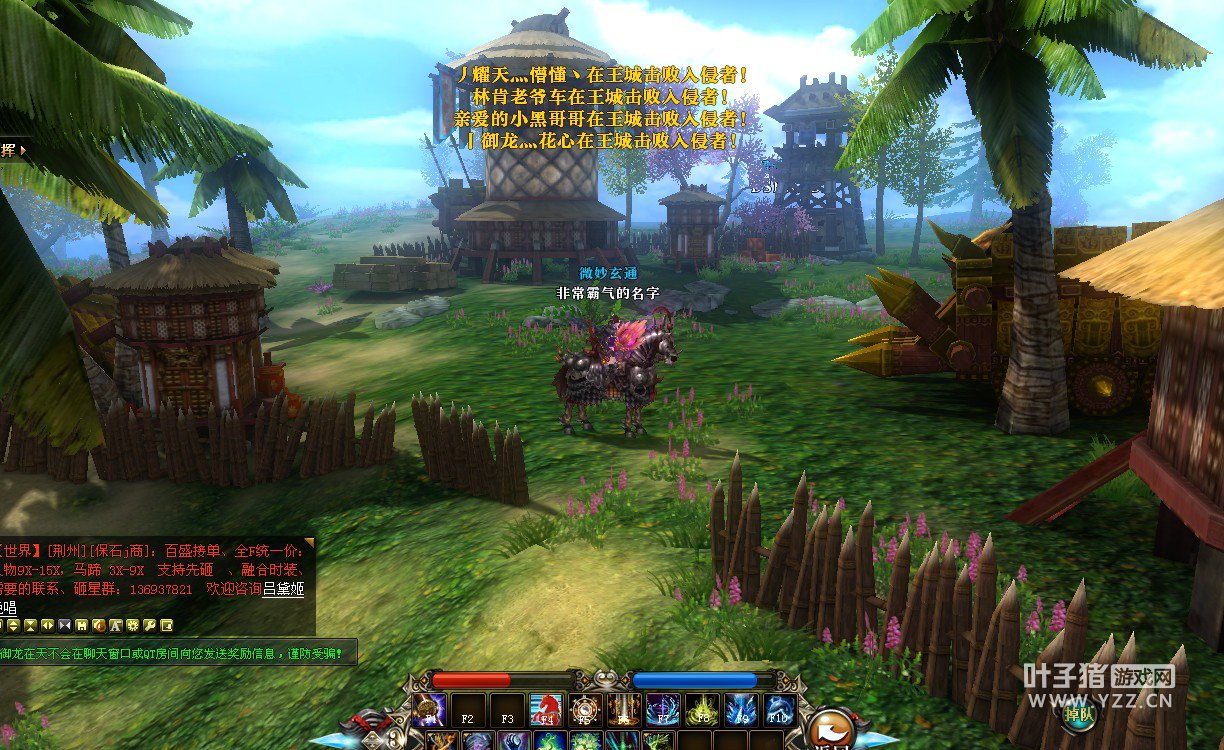Viewport: 1224px width, 750px height.
Task: Activate the yin-yang circle skill (F5)
Action: (585, 709)
